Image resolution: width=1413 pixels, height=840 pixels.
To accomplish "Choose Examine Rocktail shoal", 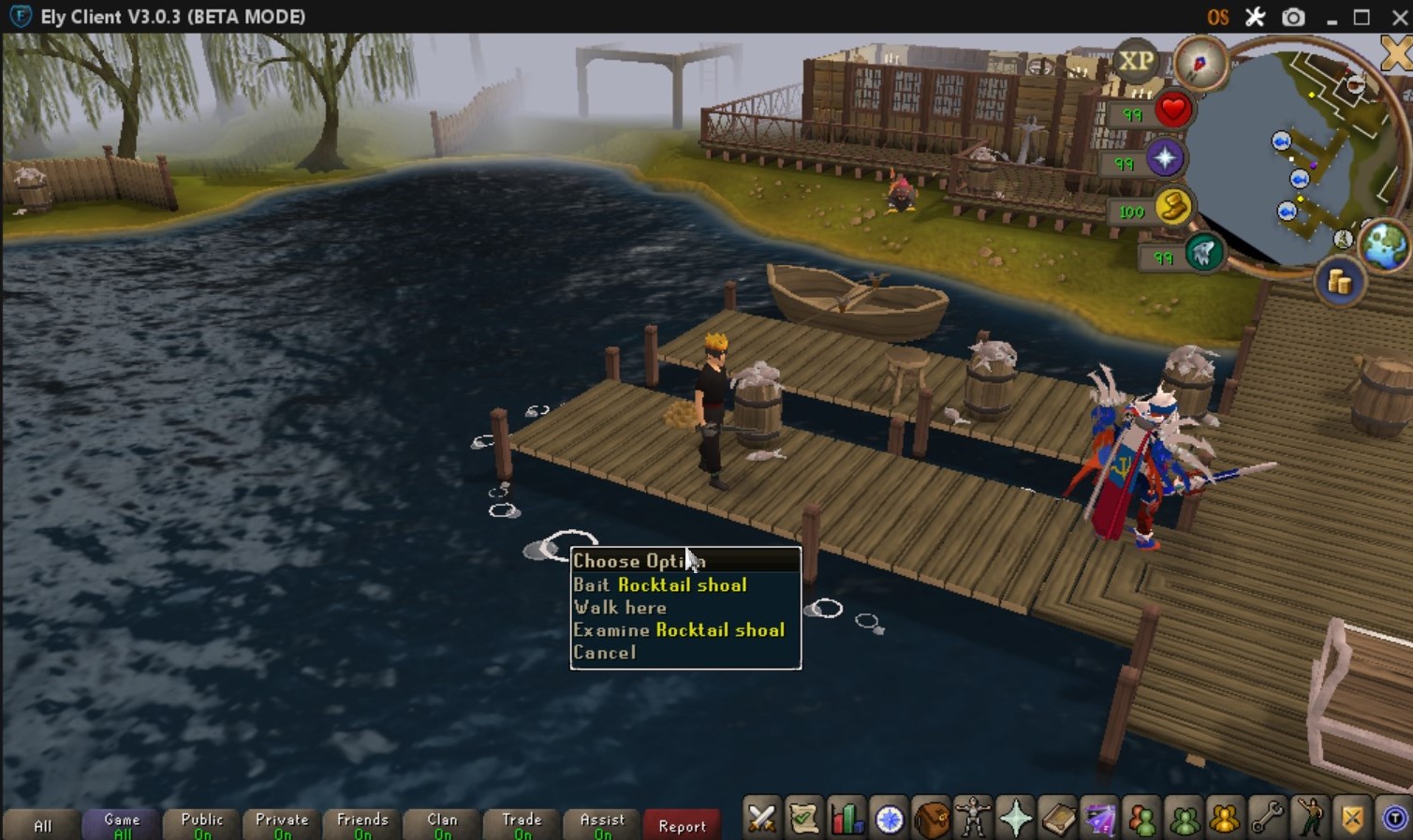I will pyautogui.click(x=679, y=630).
